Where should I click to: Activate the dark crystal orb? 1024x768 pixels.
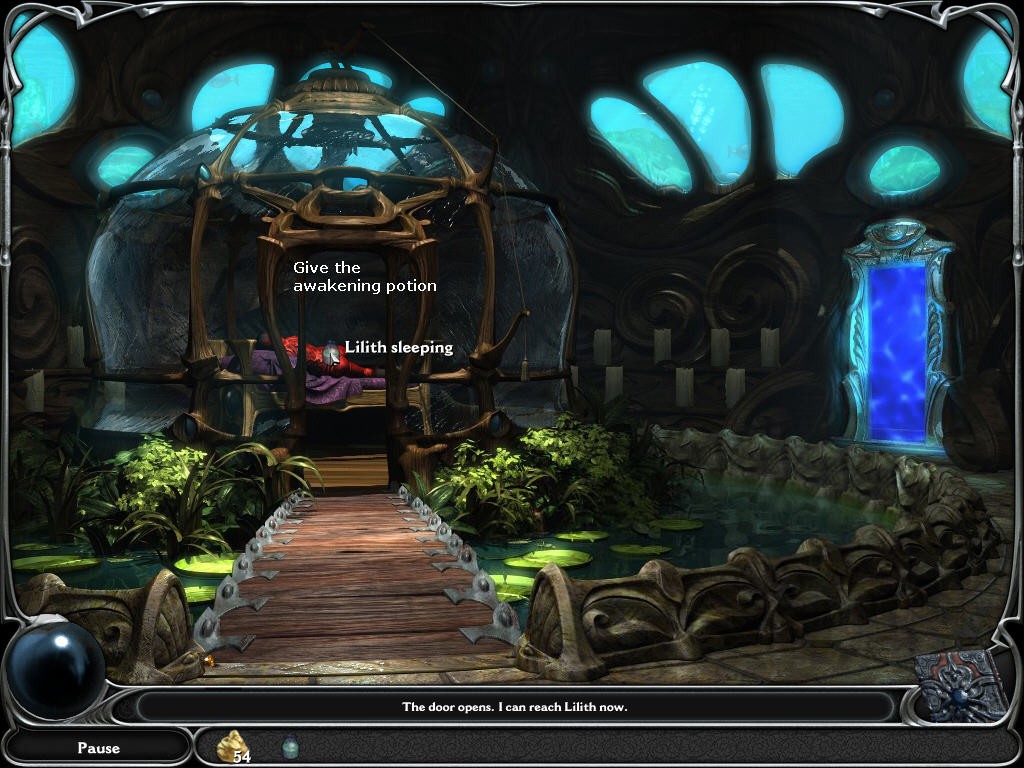[56, 670]
